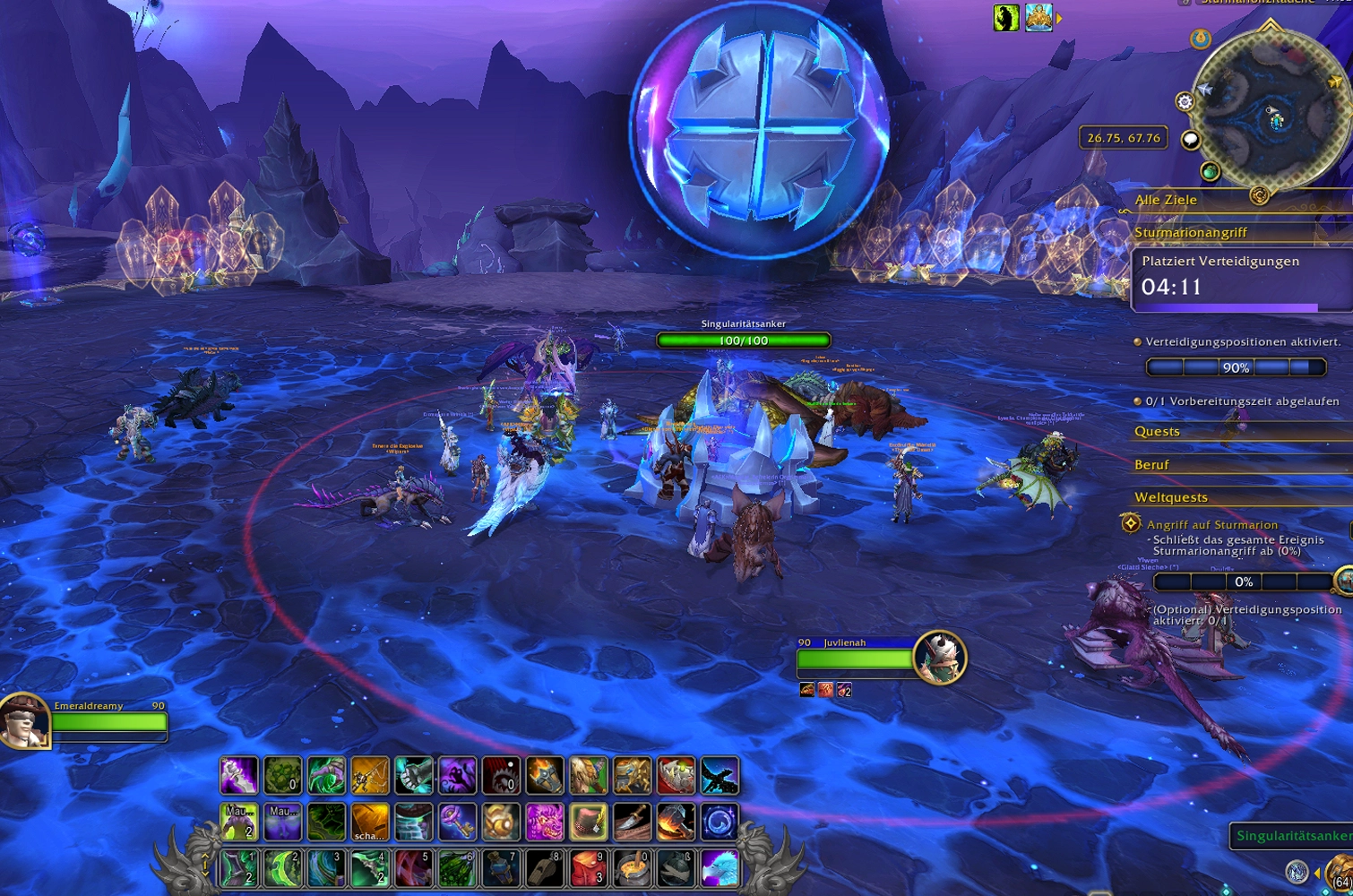Activate the pink lion head ability
This screenshot has width=1353, height=896.
(545, 822)
